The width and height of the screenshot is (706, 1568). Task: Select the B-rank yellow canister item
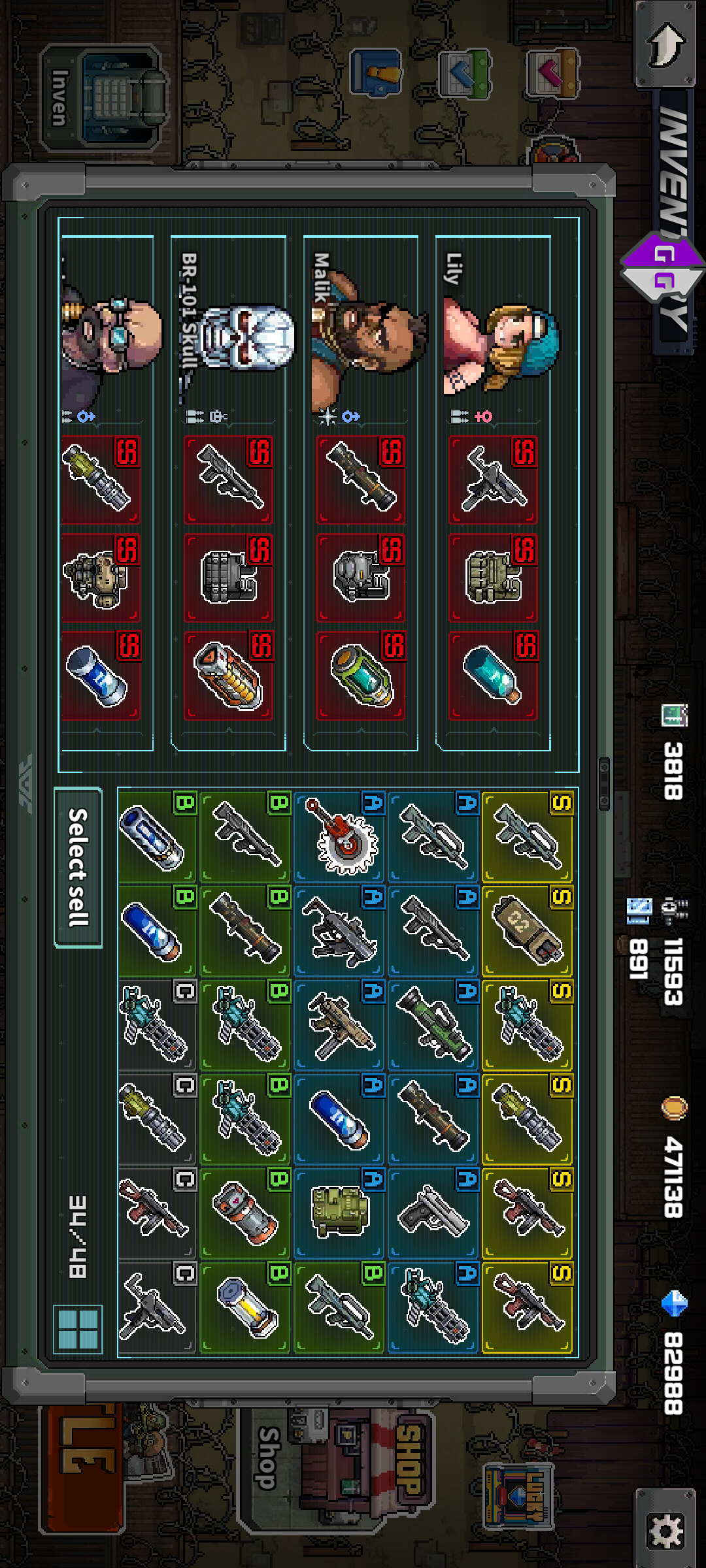(x=246, y=1307)
